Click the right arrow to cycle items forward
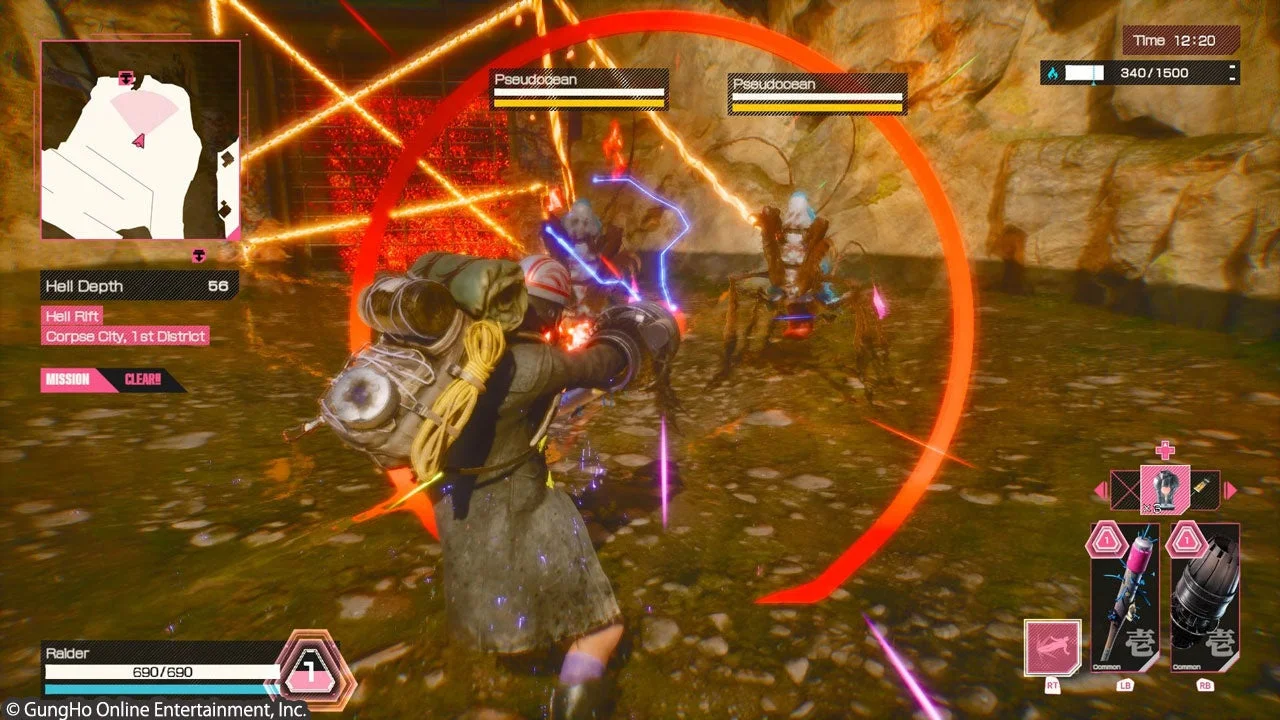The height and width of the screenshot is (720, 1280). pos(1227,492)
